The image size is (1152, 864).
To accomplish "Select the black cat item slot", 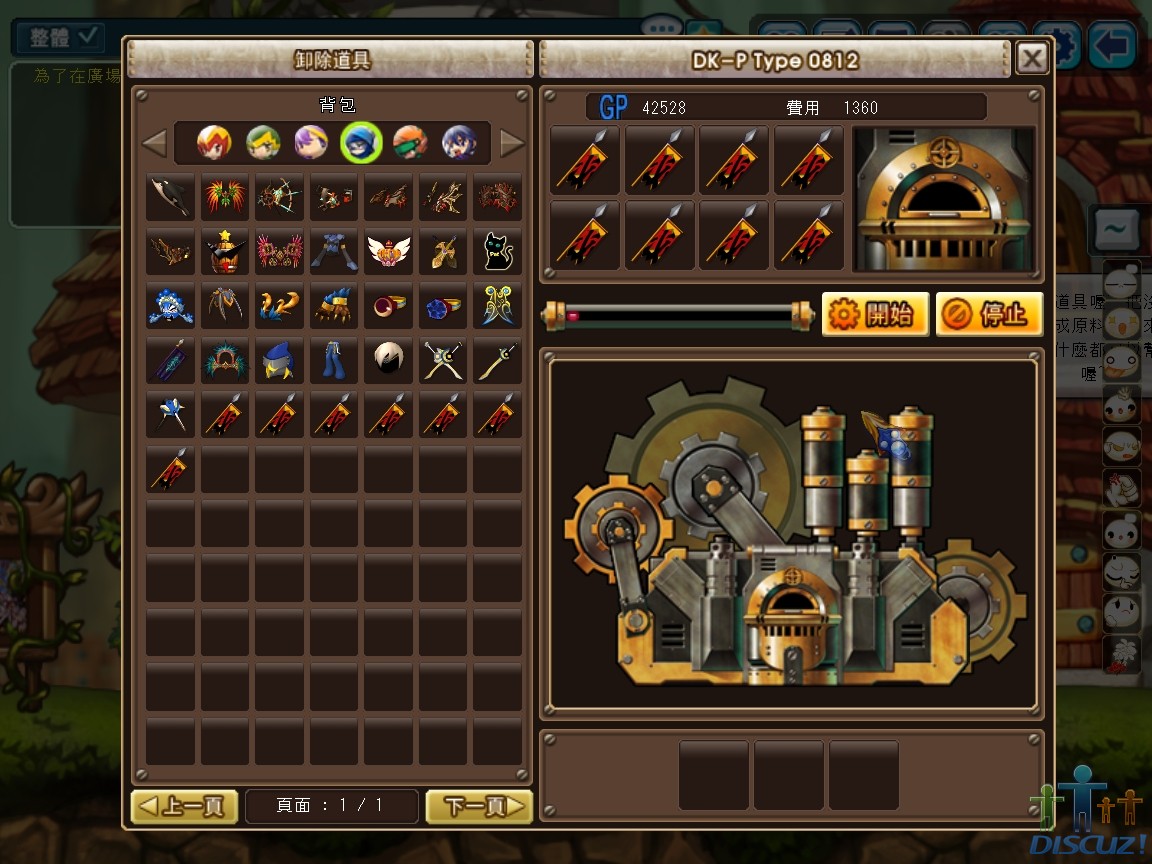I will point(497,251).
